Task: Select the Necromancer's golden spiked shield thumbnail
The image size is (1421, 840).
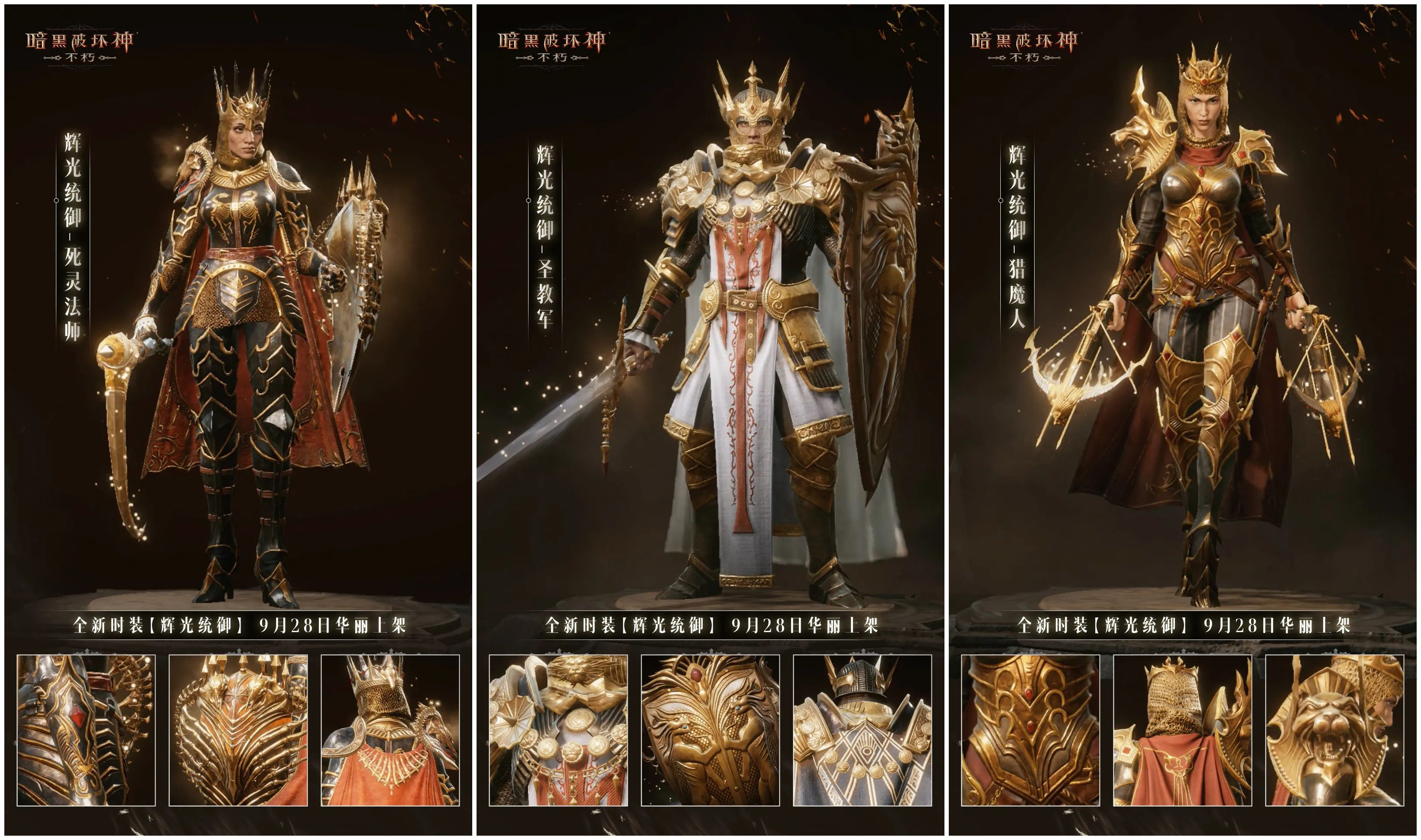Action: click(238, 730)
